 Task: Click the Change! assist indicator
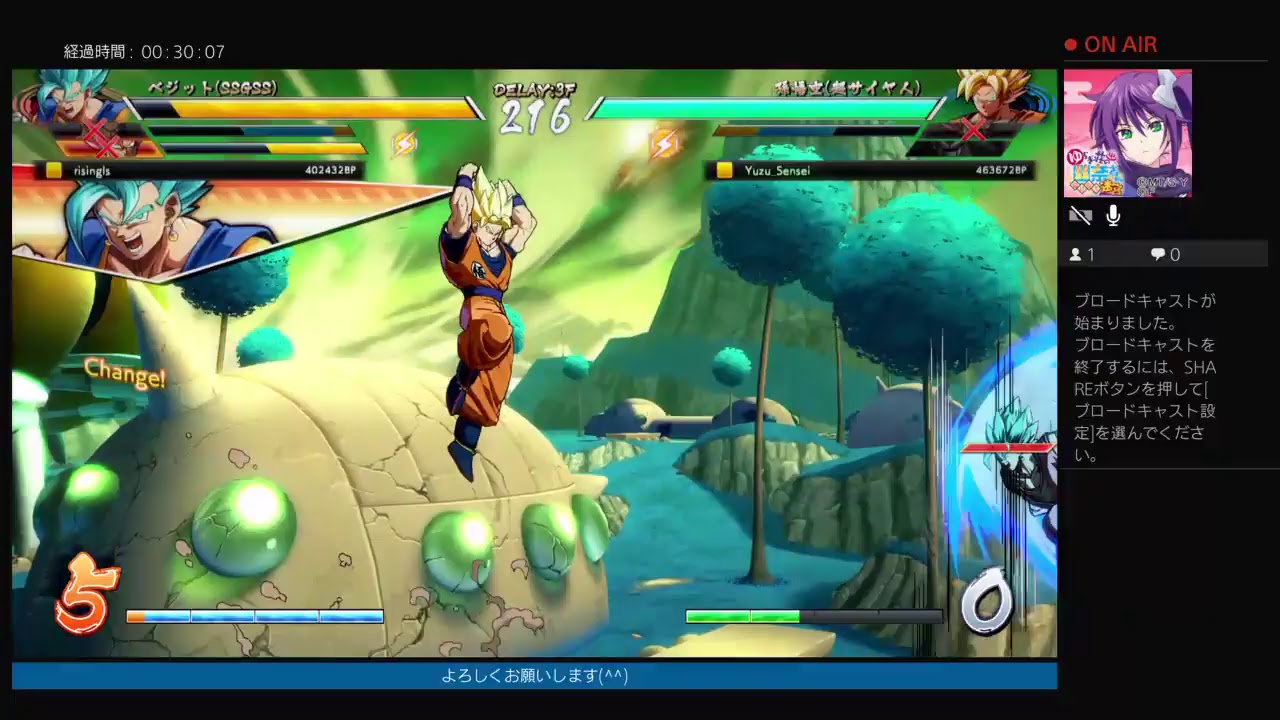[126, 372]
